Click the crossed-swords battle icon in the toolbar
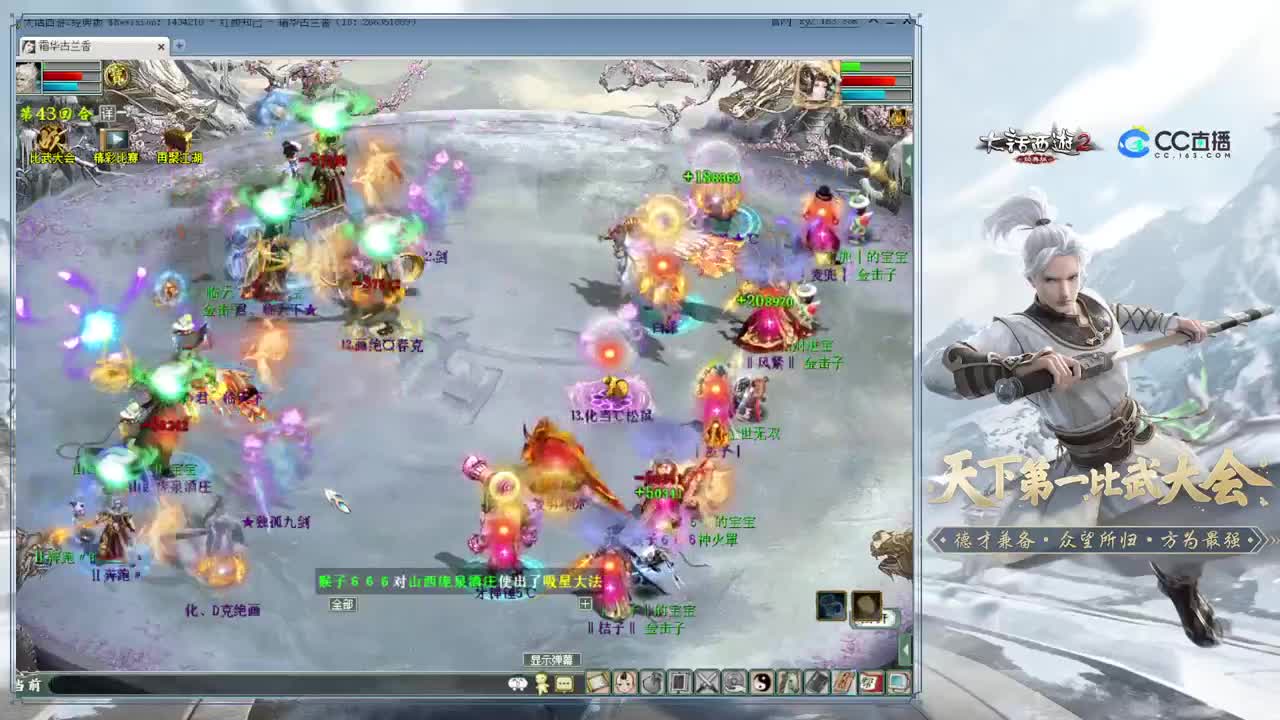Viewport: 1280px width, 720px height. pyautogui.click(x=705, y=682)
